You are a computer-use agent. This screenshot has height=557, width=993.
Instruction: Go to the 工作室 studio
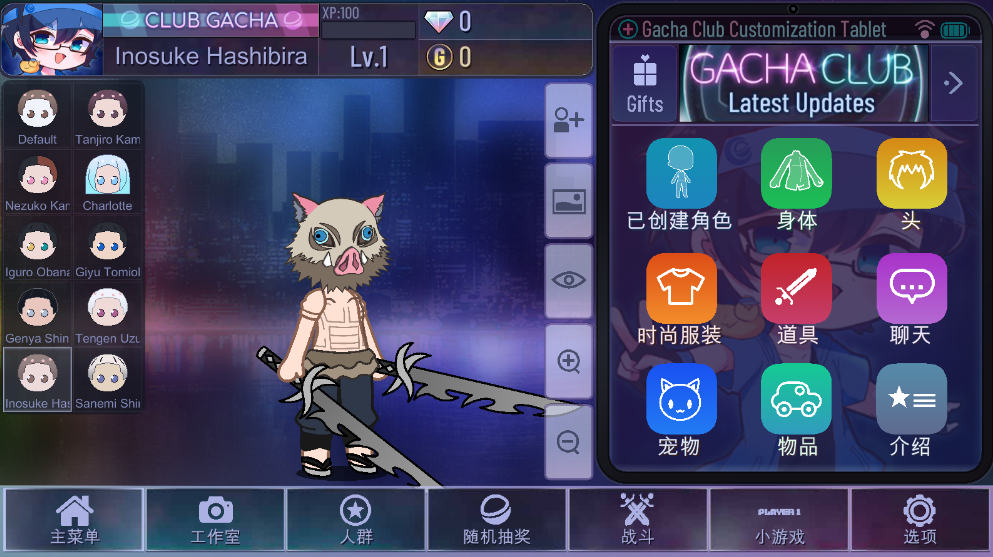215,519
